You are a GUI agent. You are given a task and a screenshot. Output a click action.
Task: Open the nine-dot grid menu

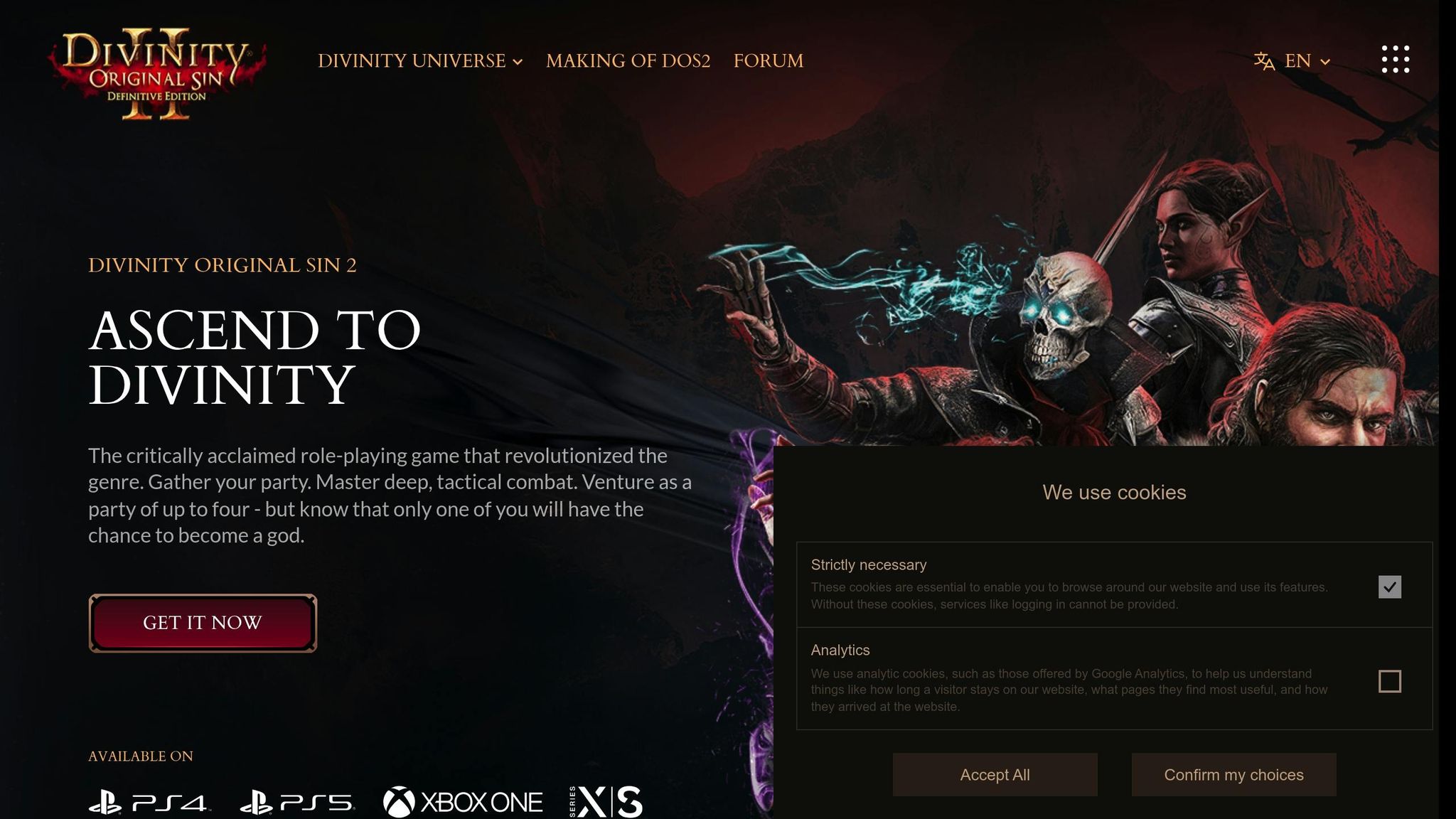[x=1396, y=60]
